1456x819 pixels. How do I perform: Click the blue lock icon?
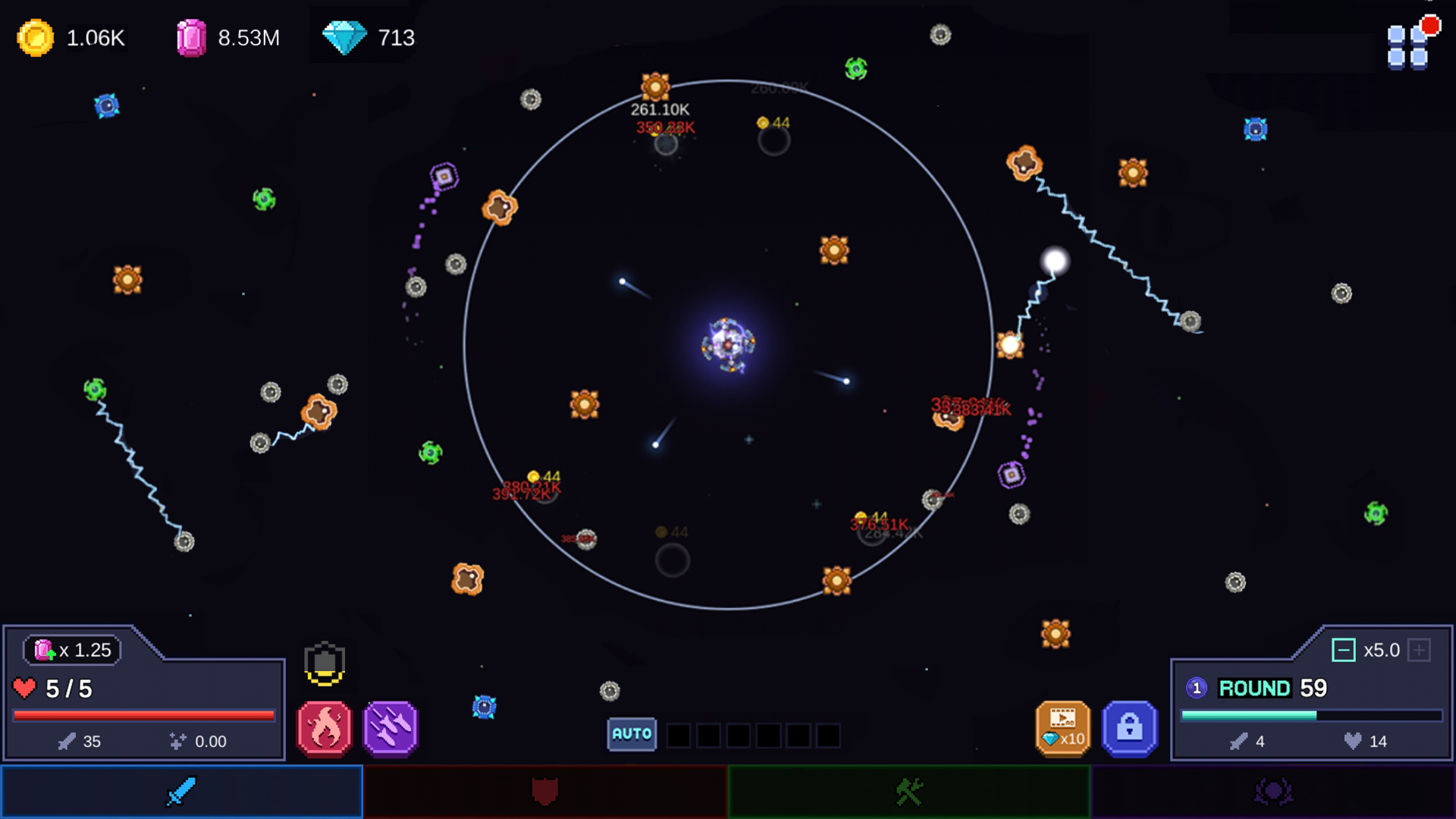click(x=1129, y=729)
